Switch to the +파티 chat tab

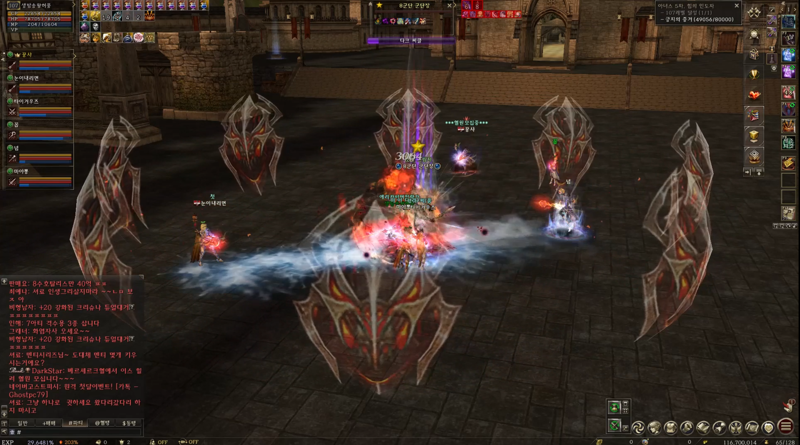point(49,423)
